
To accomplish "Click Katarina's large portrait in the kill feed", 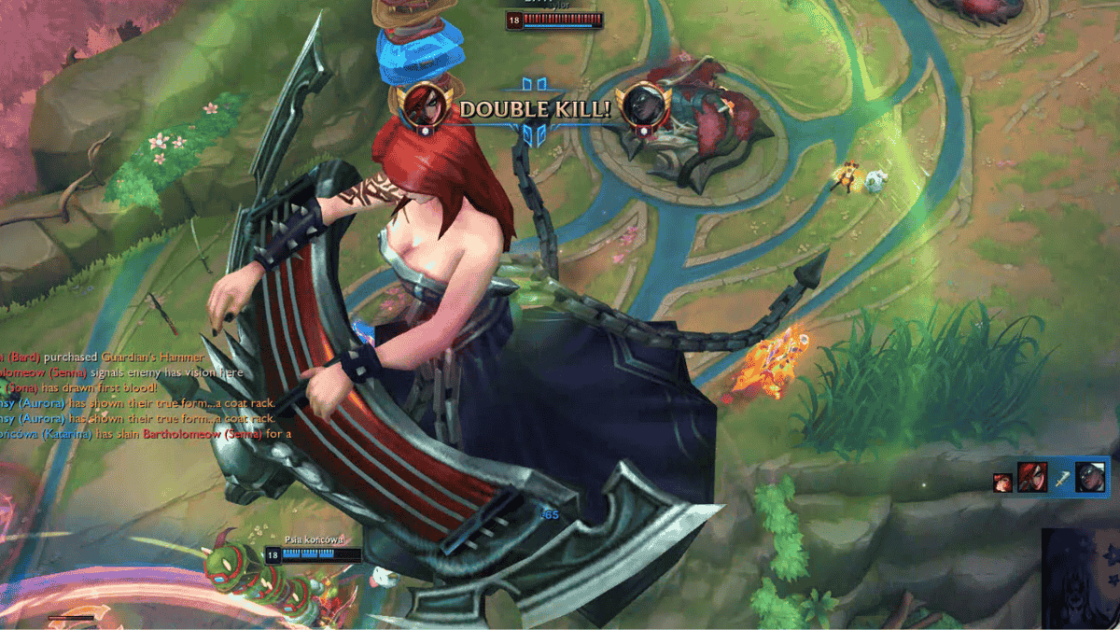I will click(x=1032, y=477).
